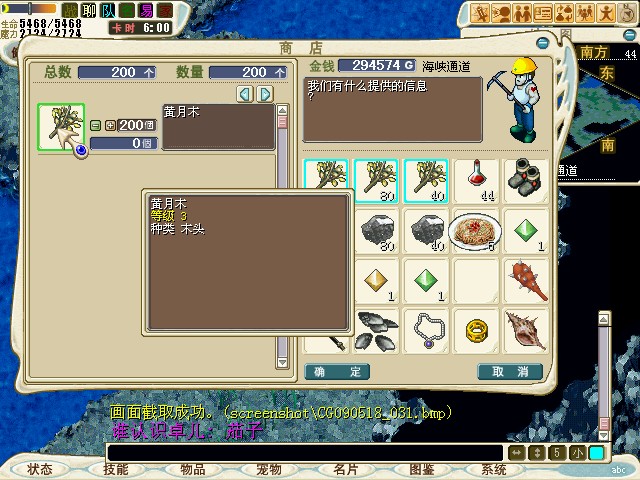This screenshot has width=640, height=480.
Task: Select the gold ring item
Action: [476, 331]
